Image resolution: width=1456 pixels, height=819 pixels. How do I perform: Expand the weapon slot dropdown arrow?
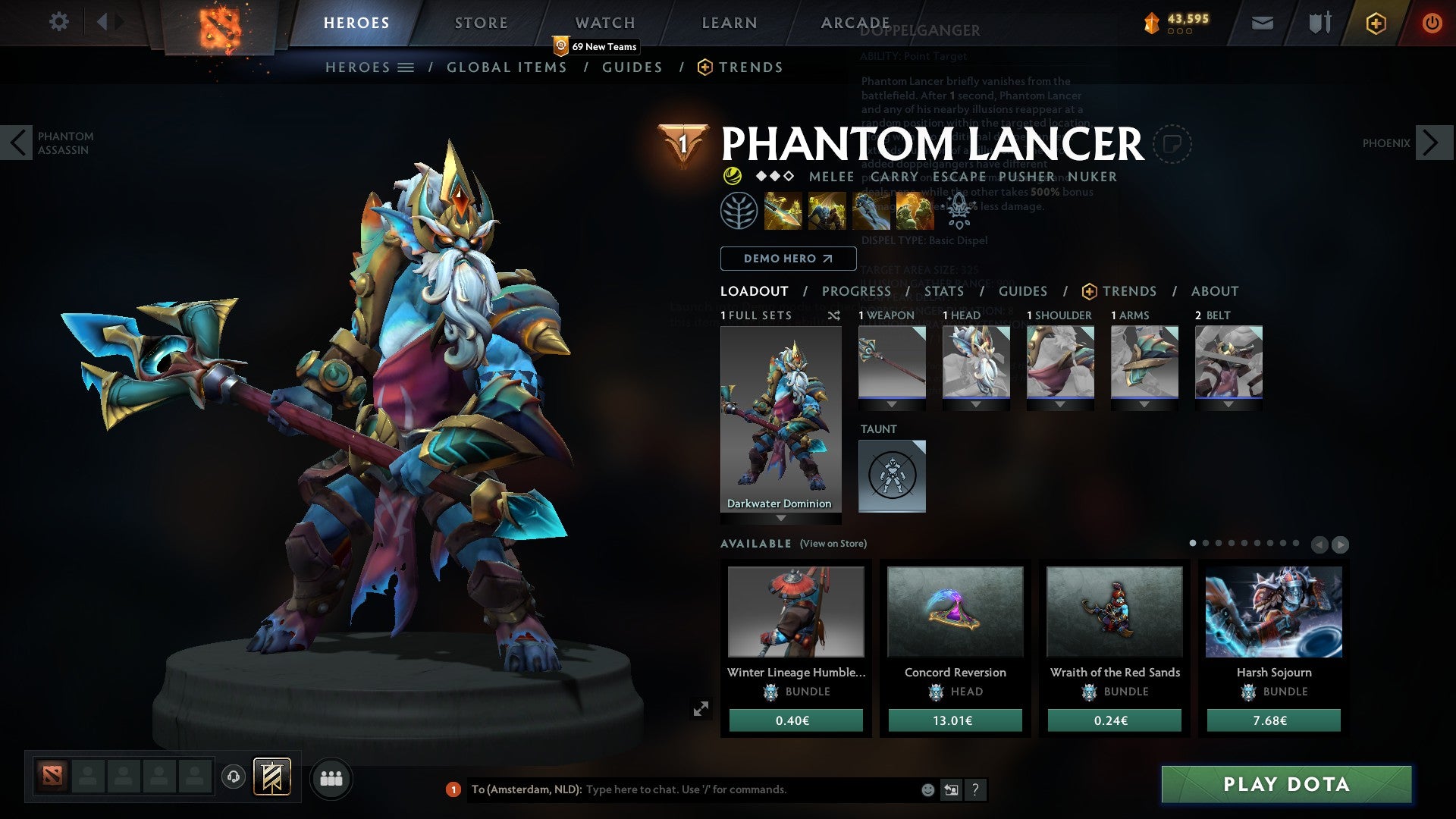892,404
